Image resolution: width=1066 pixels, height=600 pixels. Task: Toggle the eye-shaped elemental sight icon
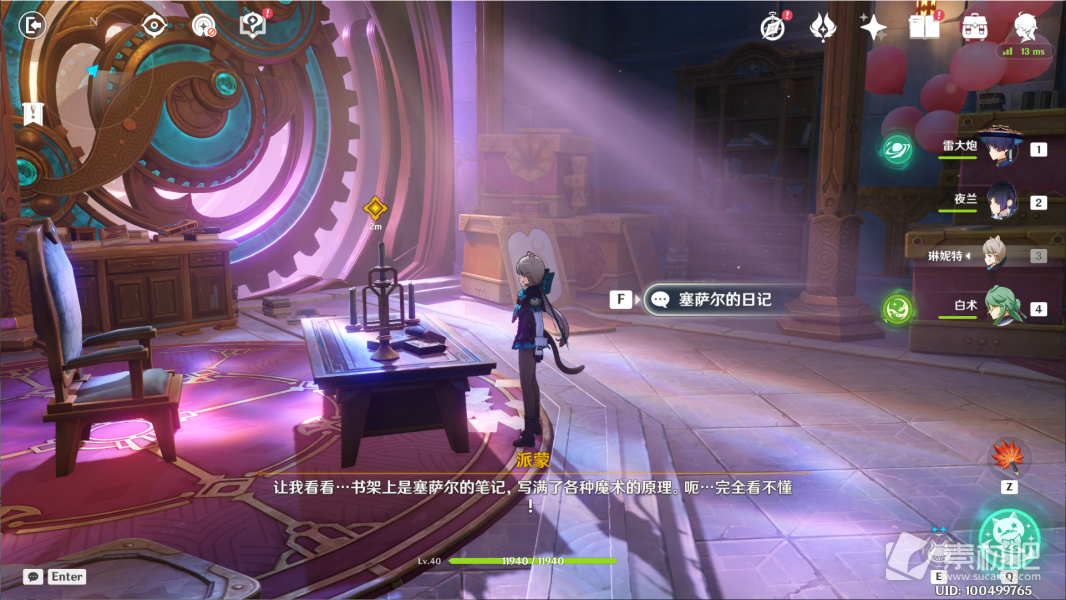click(154, 25)
